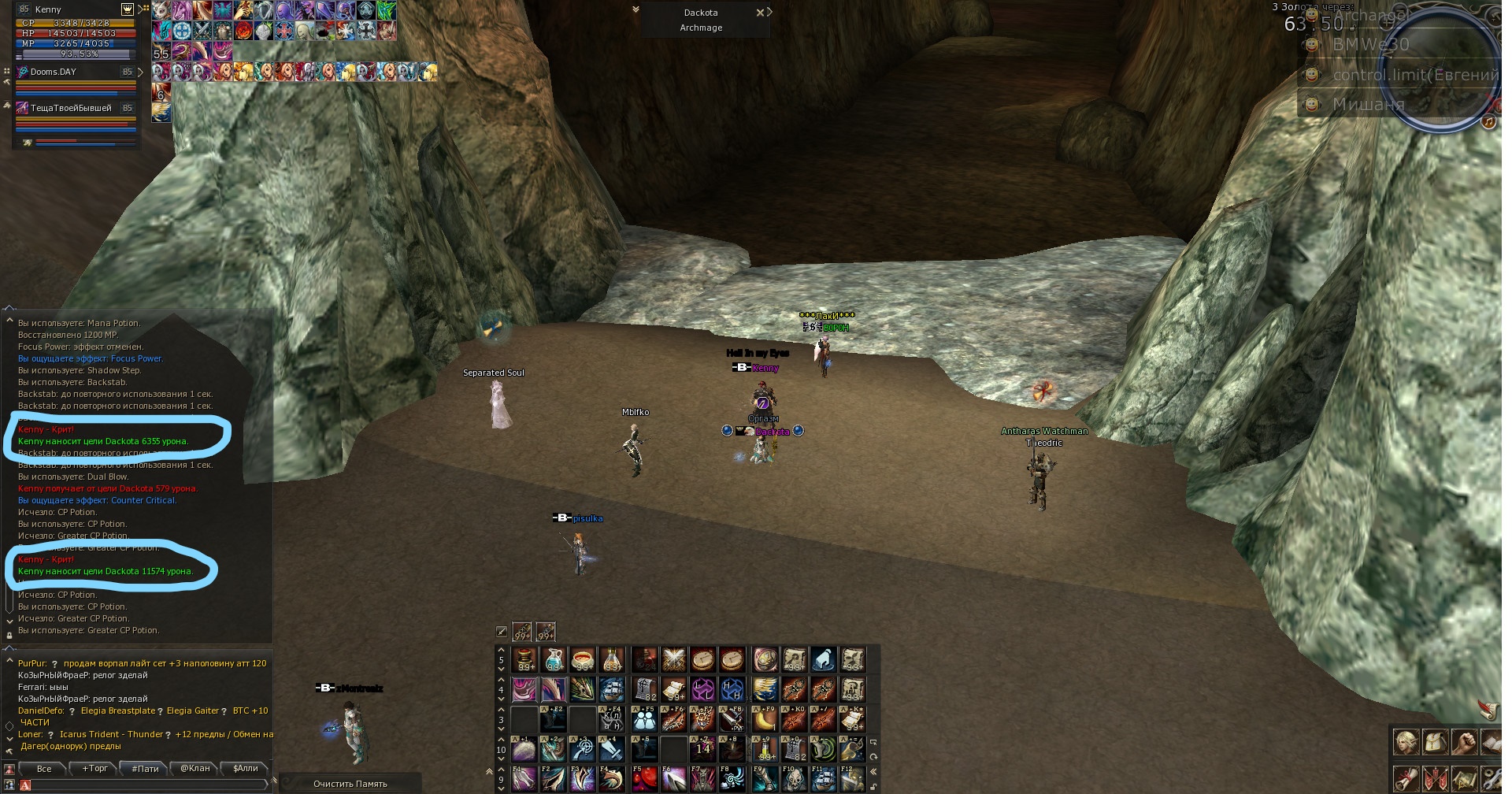Open the +Торг trade chat tab

[x=95, y=769]
